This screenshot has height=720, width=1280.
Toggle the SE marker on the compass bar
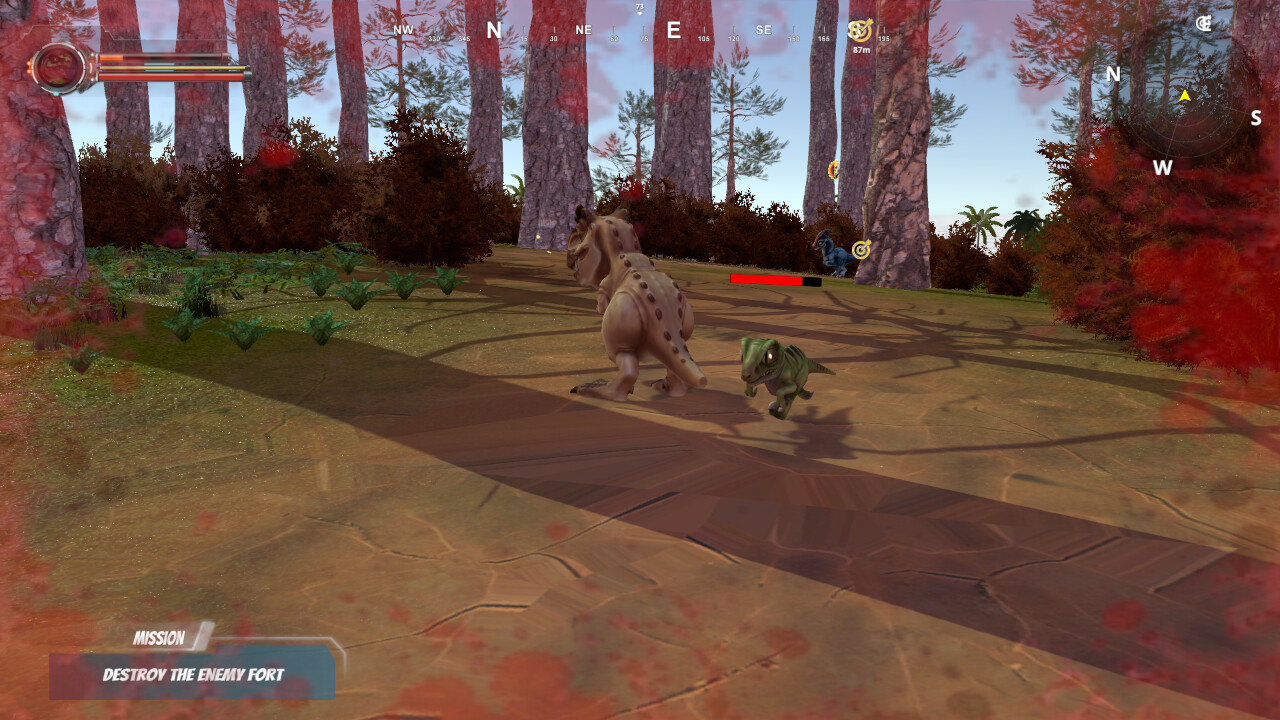763,29
